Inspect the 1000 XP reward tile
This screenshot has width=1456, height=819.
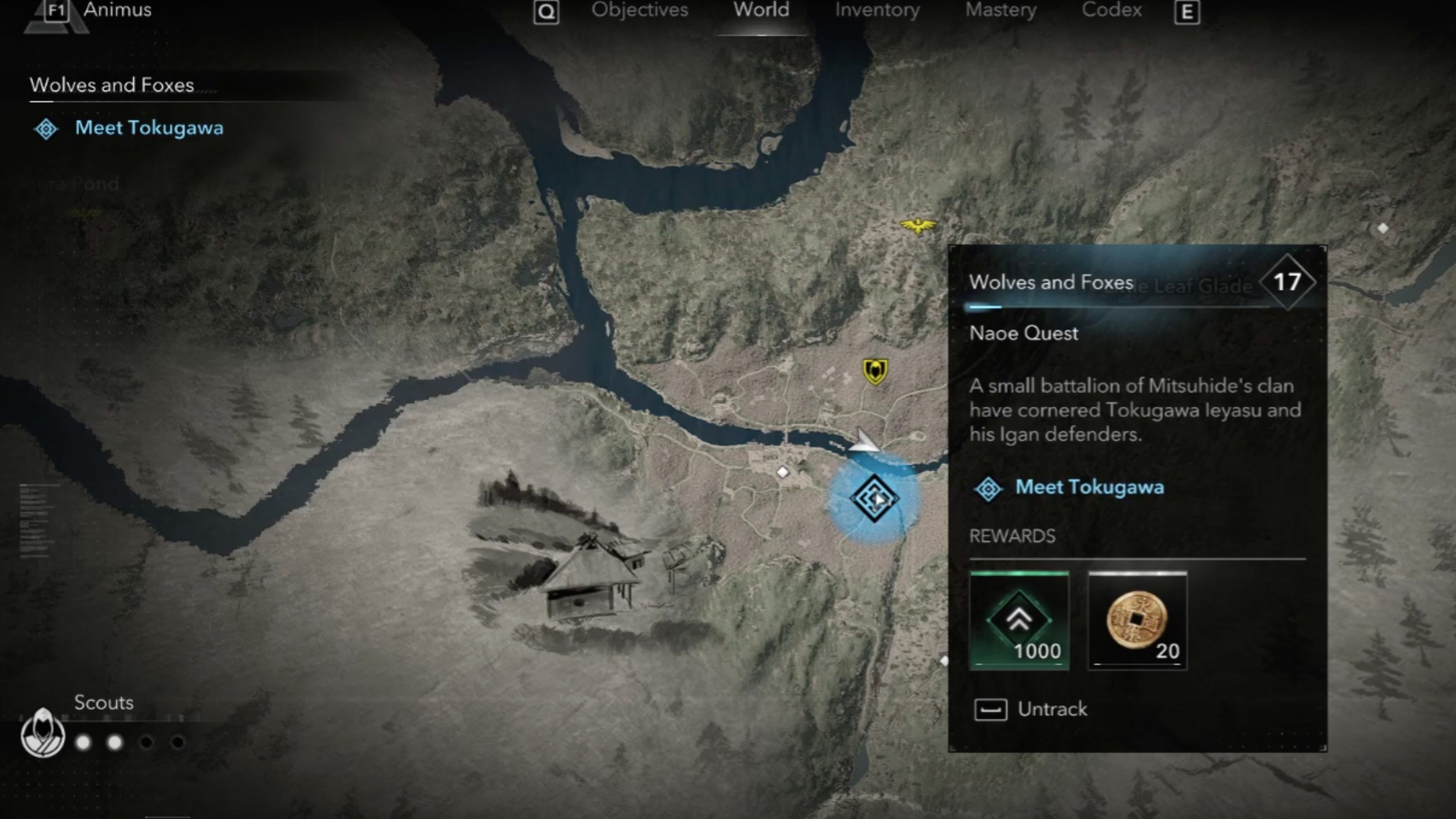(x=1019, y=621)
